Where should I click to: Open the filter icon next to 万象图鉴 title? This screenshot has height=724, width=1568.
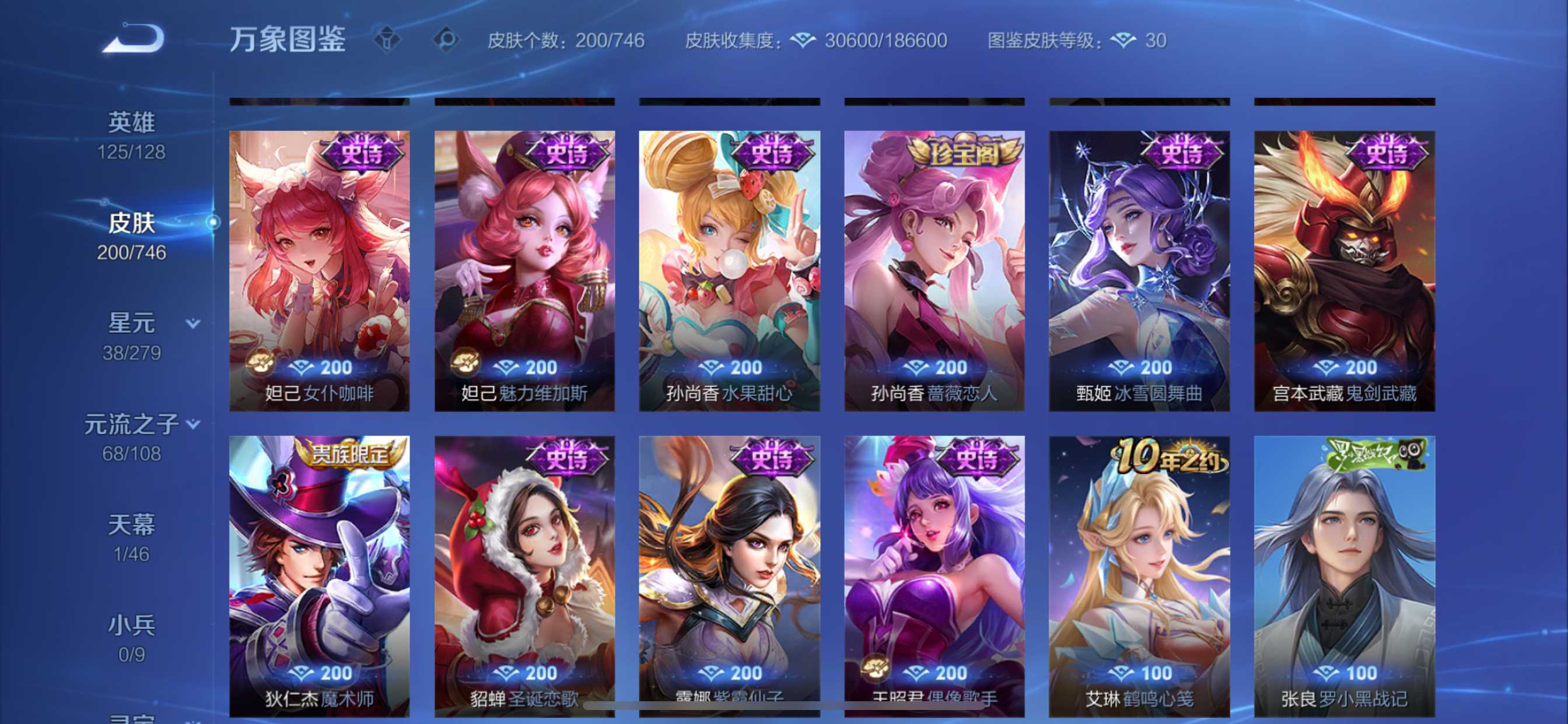387,40
